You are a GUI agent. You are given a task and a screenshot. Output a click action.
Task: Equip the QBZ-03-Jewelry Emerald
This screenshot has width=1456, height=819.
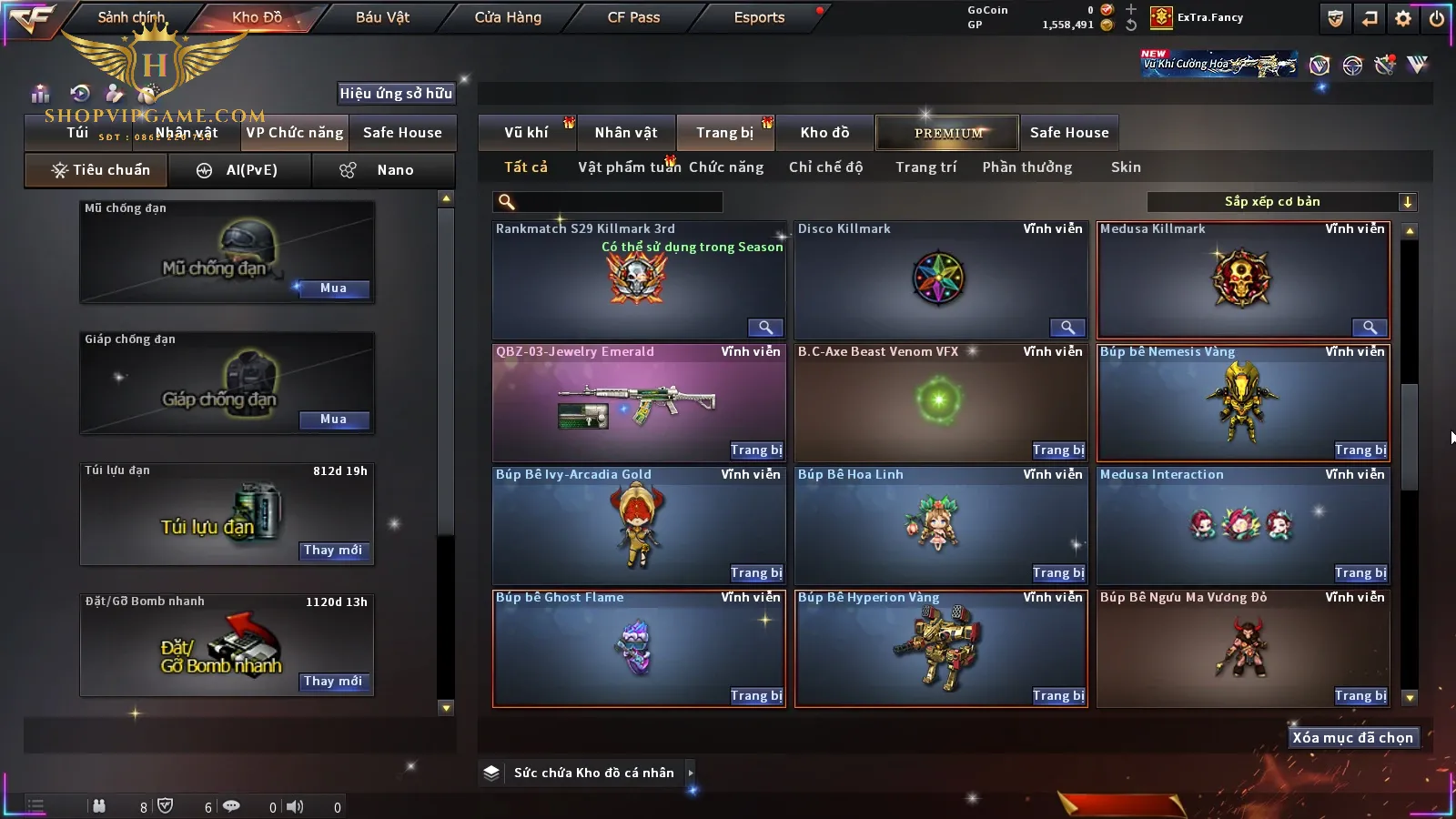(755, 450)
